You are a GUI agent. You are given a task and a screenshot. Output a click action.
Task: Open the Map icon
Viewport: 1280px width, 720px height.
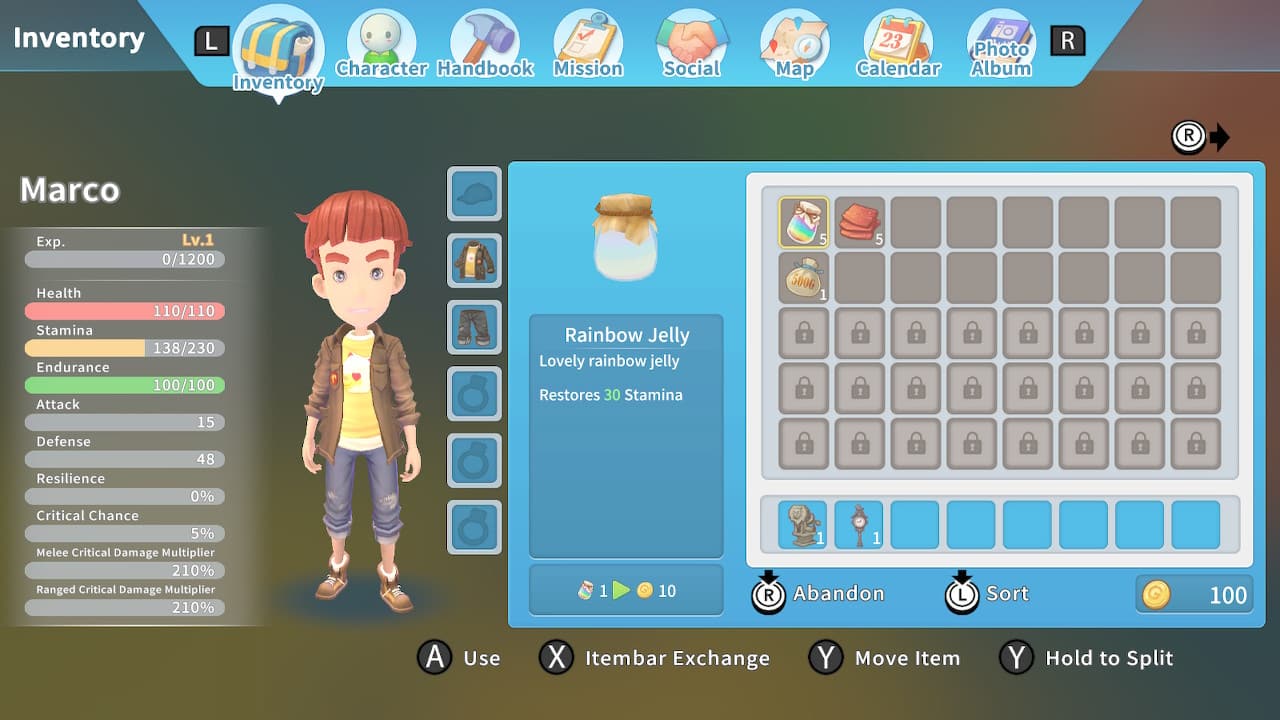pyautogui.click(x=793, y=41)
